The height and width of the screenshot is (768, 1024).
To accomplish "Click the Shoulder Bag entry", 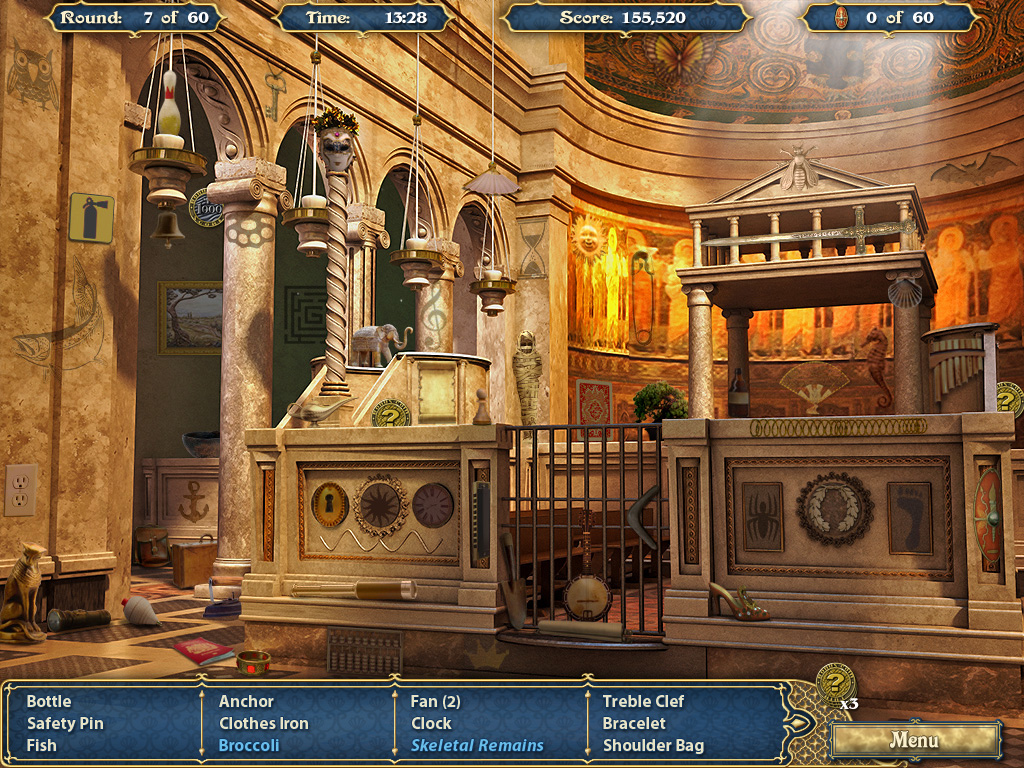I will pyautogui.click(x=653, y=745).
